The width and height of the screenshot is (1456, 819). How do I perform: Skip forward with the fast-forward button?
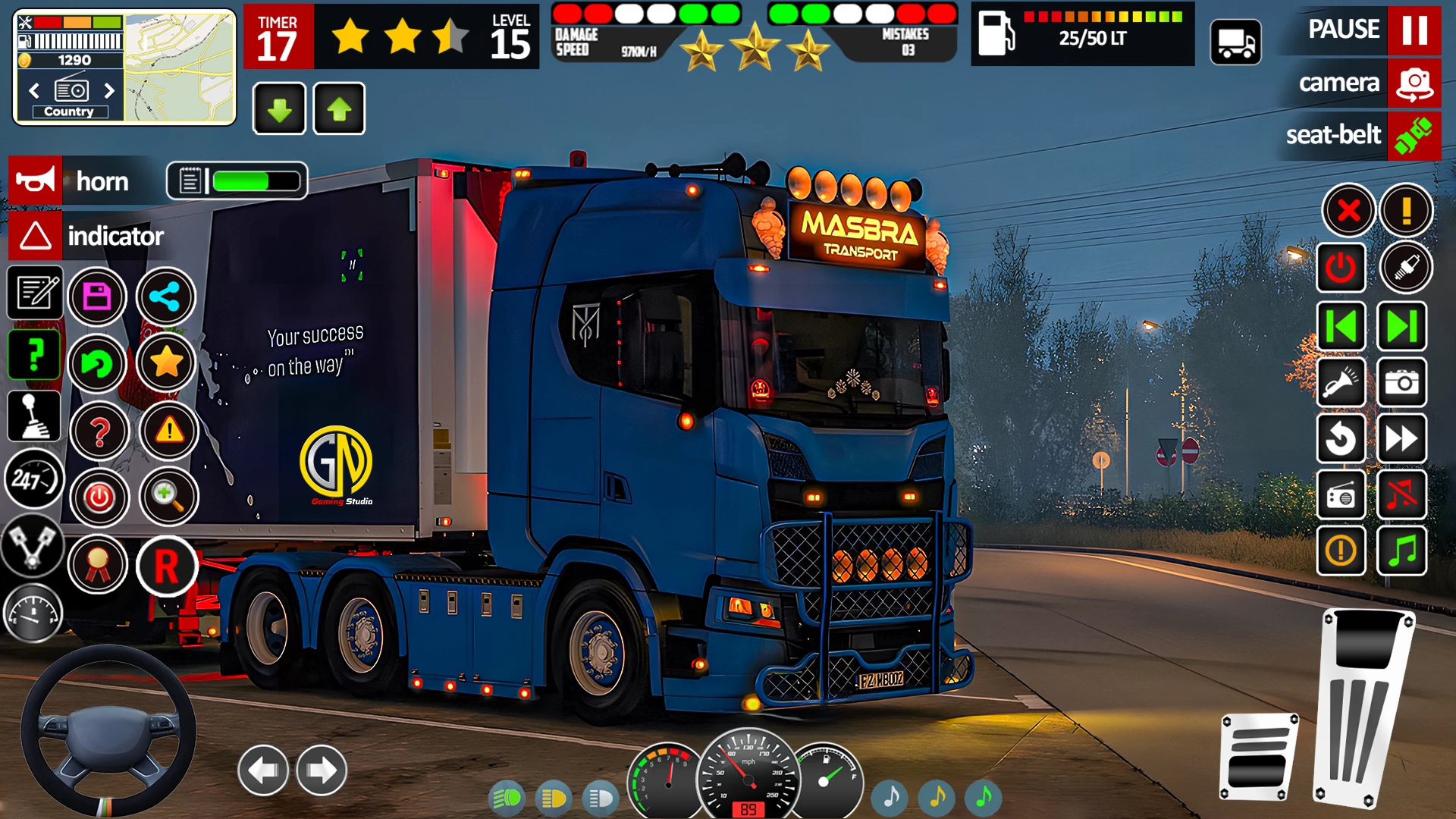tap(1402, 438)
